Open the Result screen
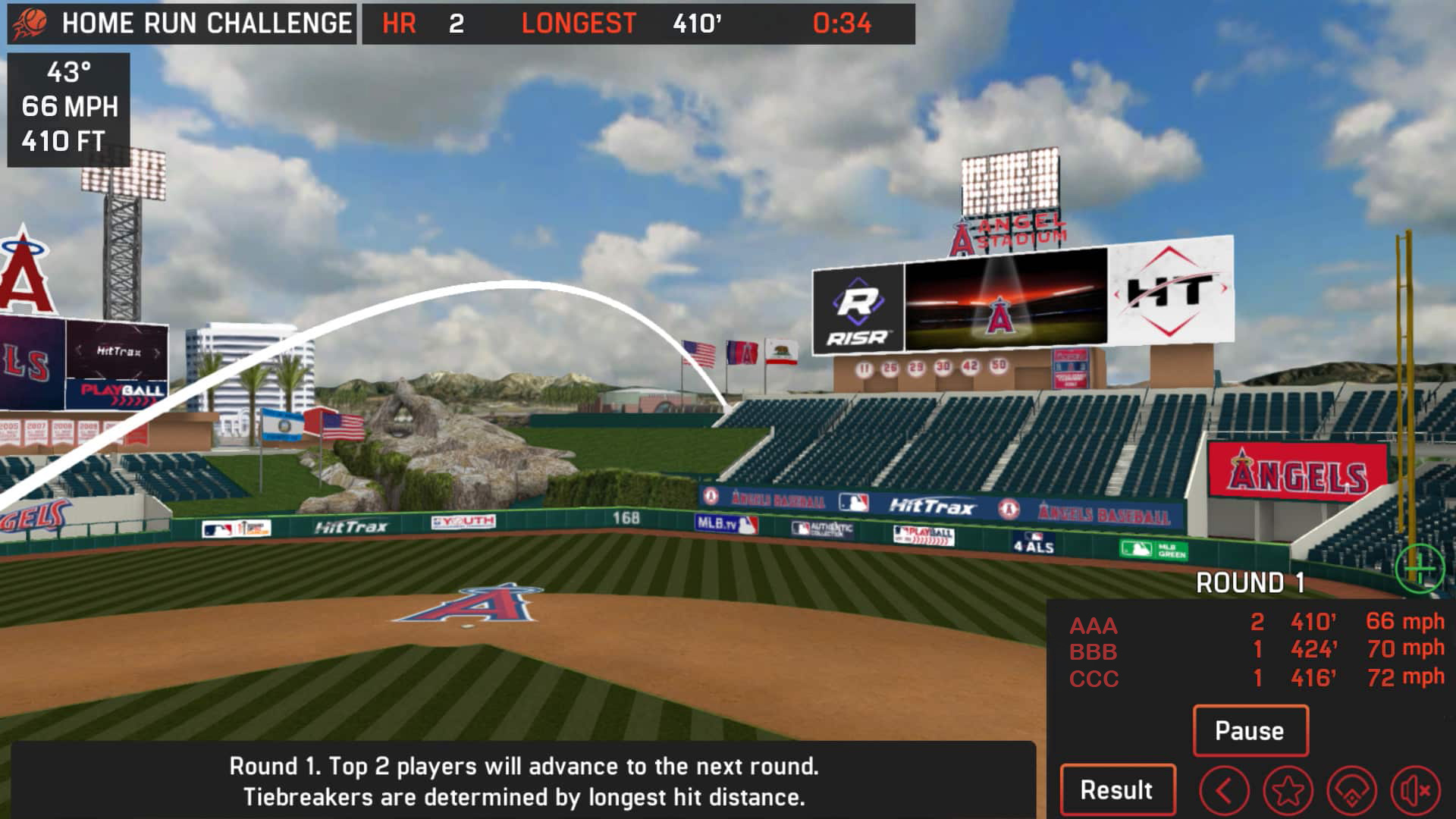 click(1117, 789)
